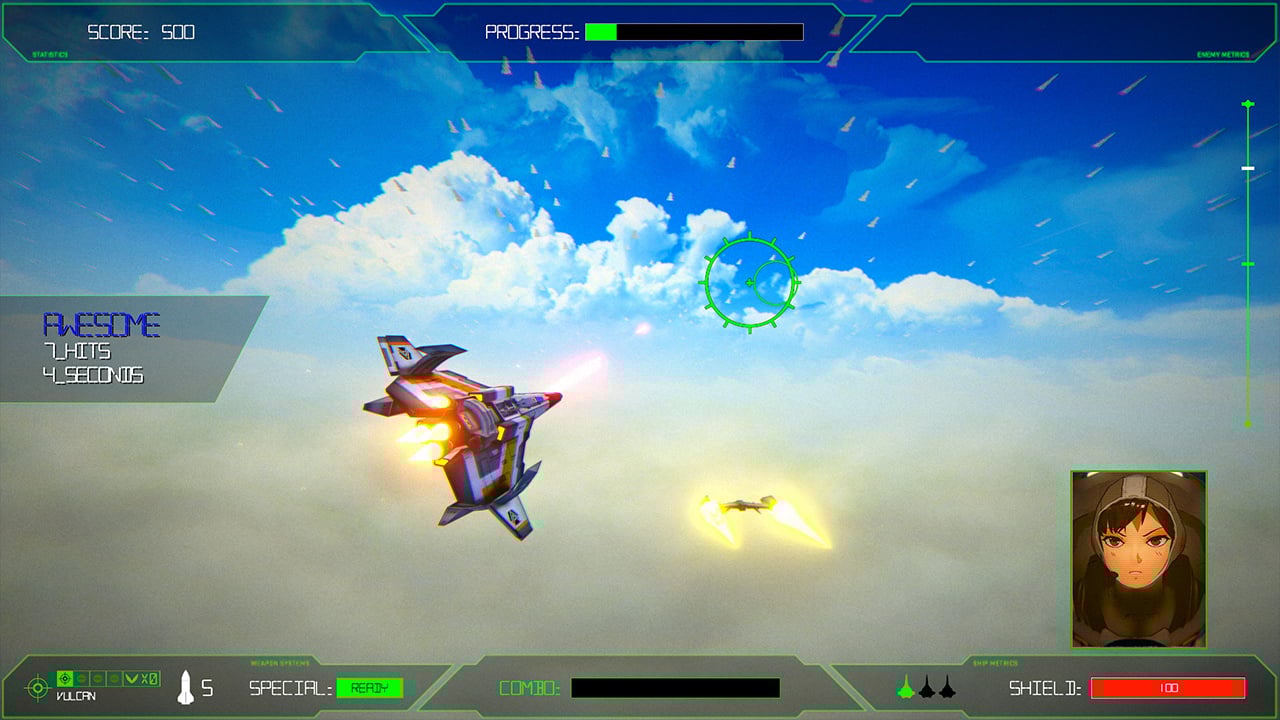Image resolution: width=1280 pixels, height=720 pixels.
Task: Click the SCORE: 500 display
Action: click(140, 31)
